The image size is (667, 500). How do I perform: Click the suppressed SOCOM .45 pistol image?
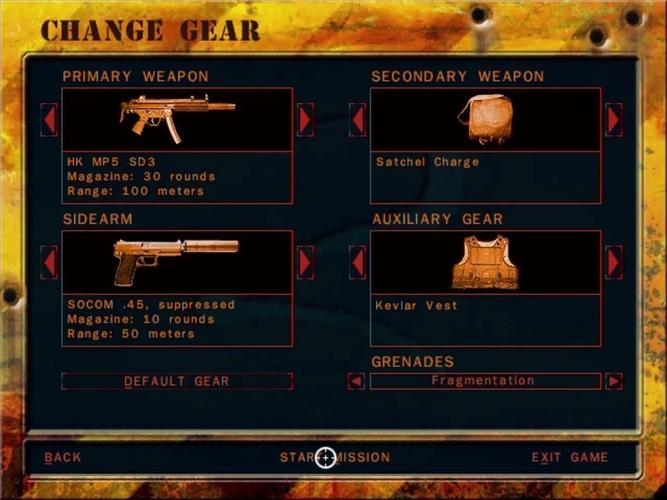click(177, 261)
